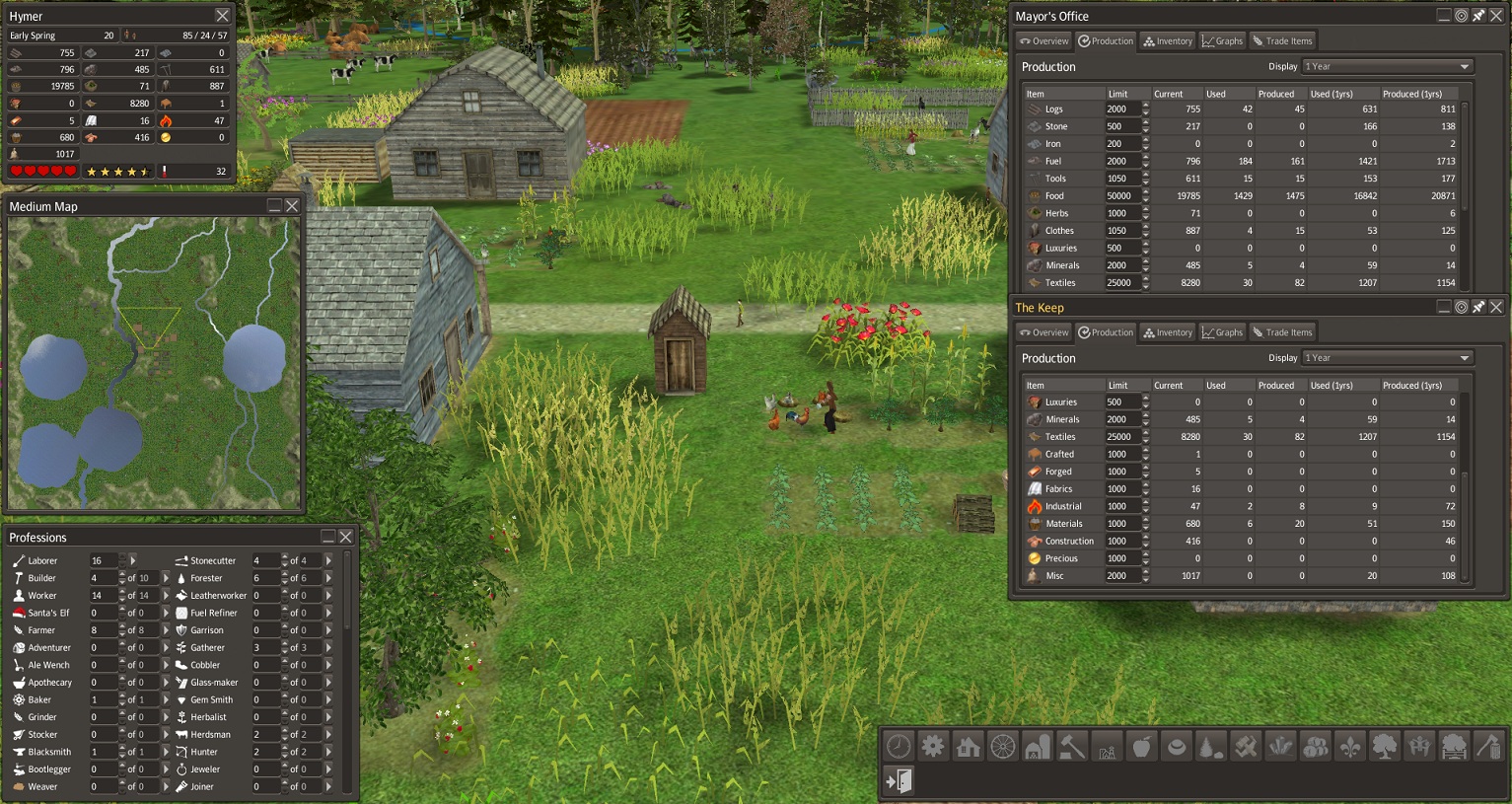Close the Mayor's Office window

(1496, 16)
